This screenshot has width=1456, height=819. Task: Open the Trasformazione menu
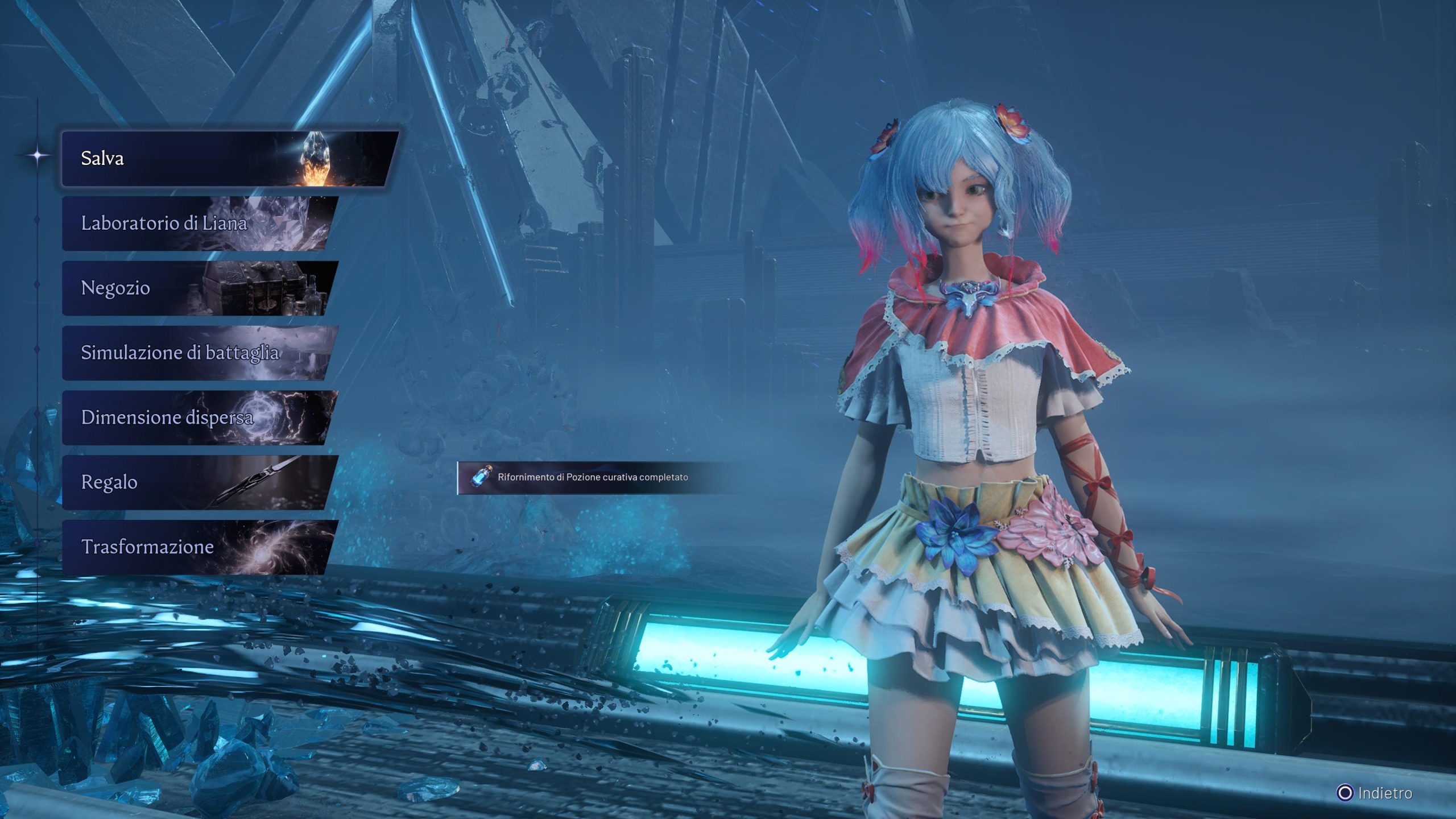click(x=199, y=547)
